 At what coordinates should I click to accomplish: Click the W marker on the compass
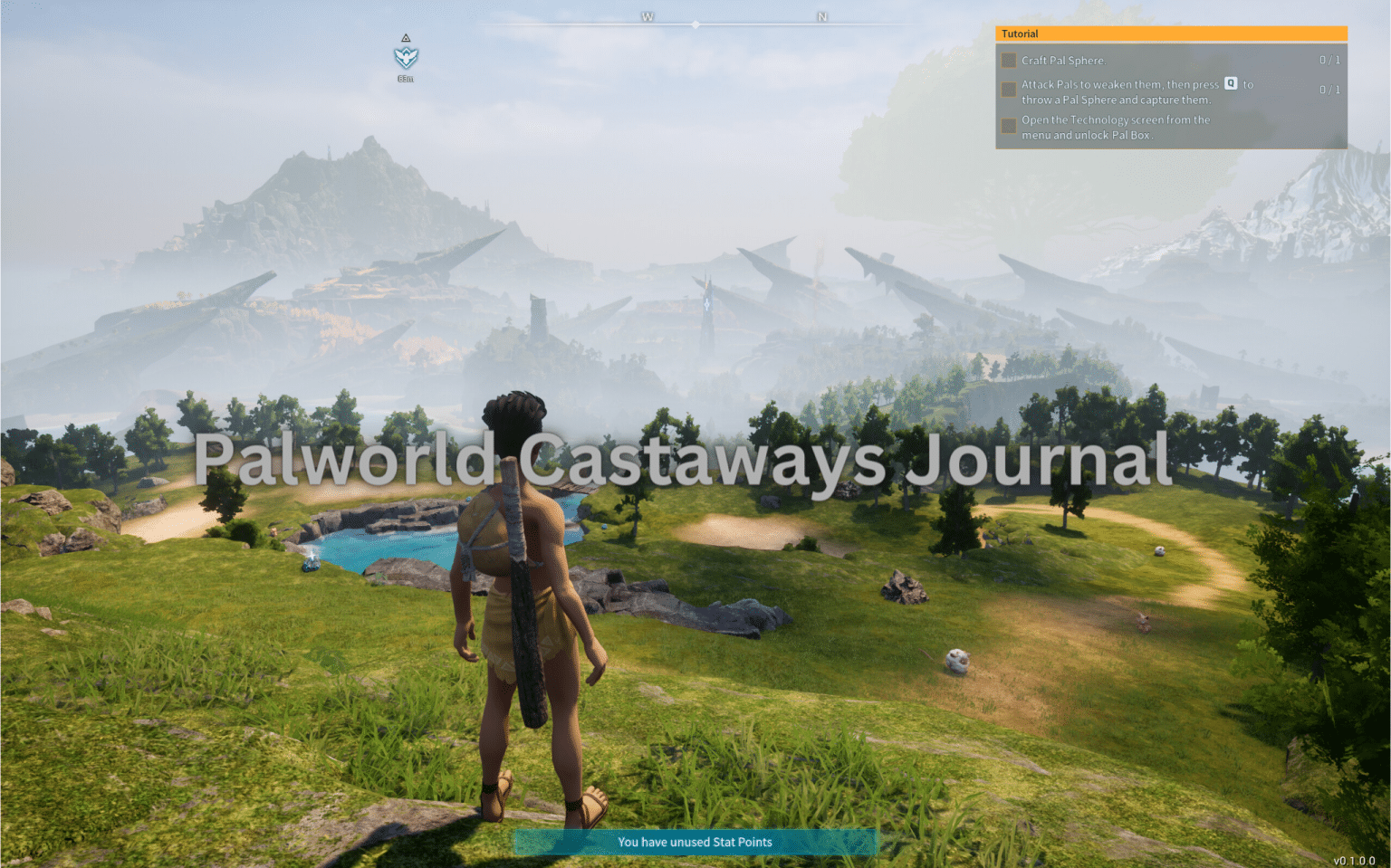pos(647,15)
